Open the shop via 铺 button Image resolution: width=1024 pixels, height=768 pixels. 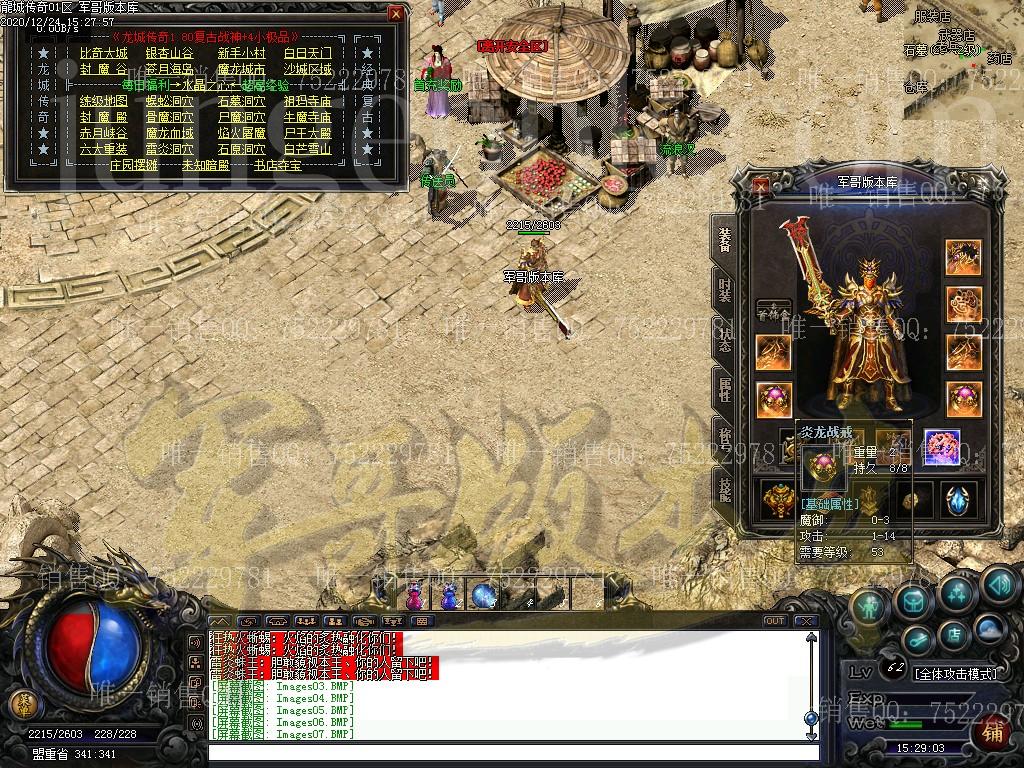click(x=993, y=731)
